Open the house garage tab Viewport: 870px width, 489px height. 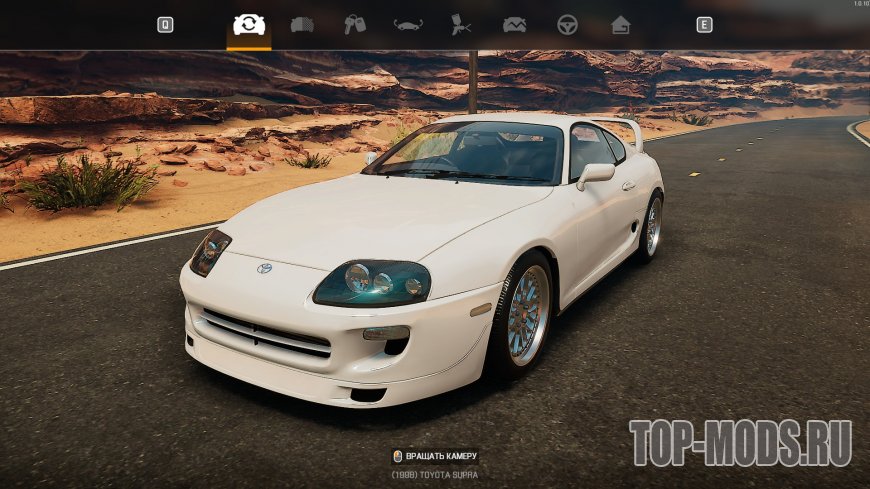(x=621, y=25)
